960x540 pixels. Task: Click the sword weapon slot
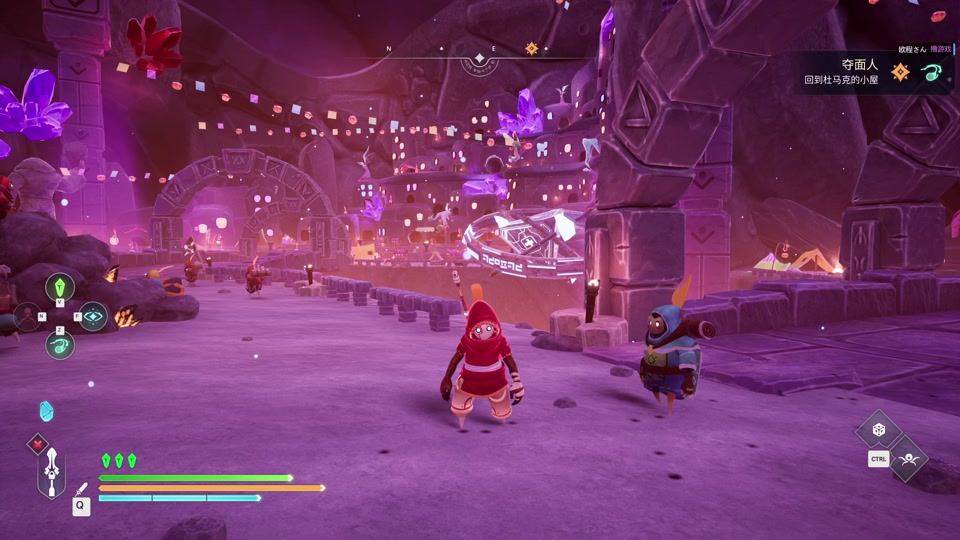click(52, 472)
